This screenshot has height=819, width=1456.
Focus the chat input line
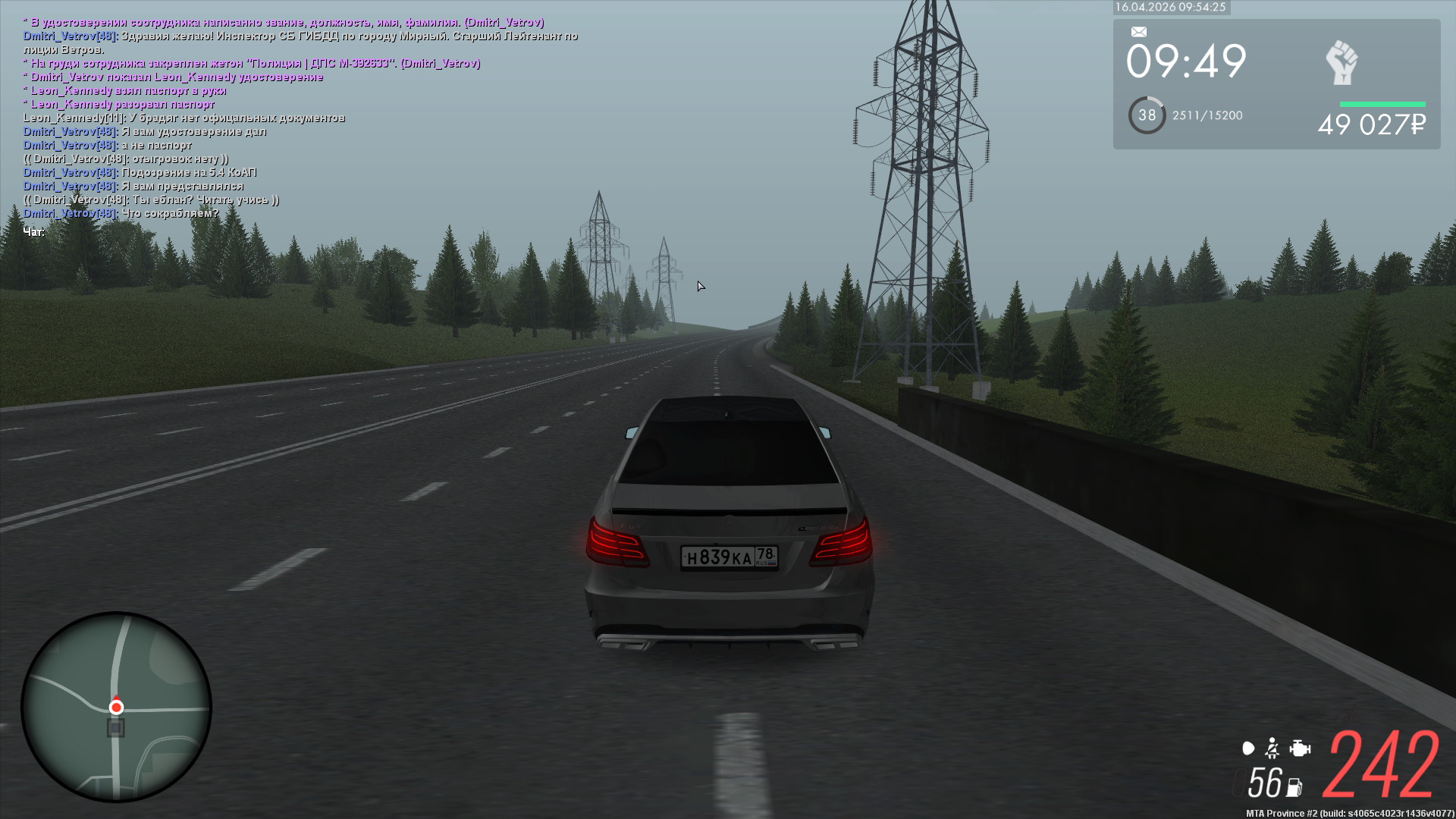click(35, 232)
